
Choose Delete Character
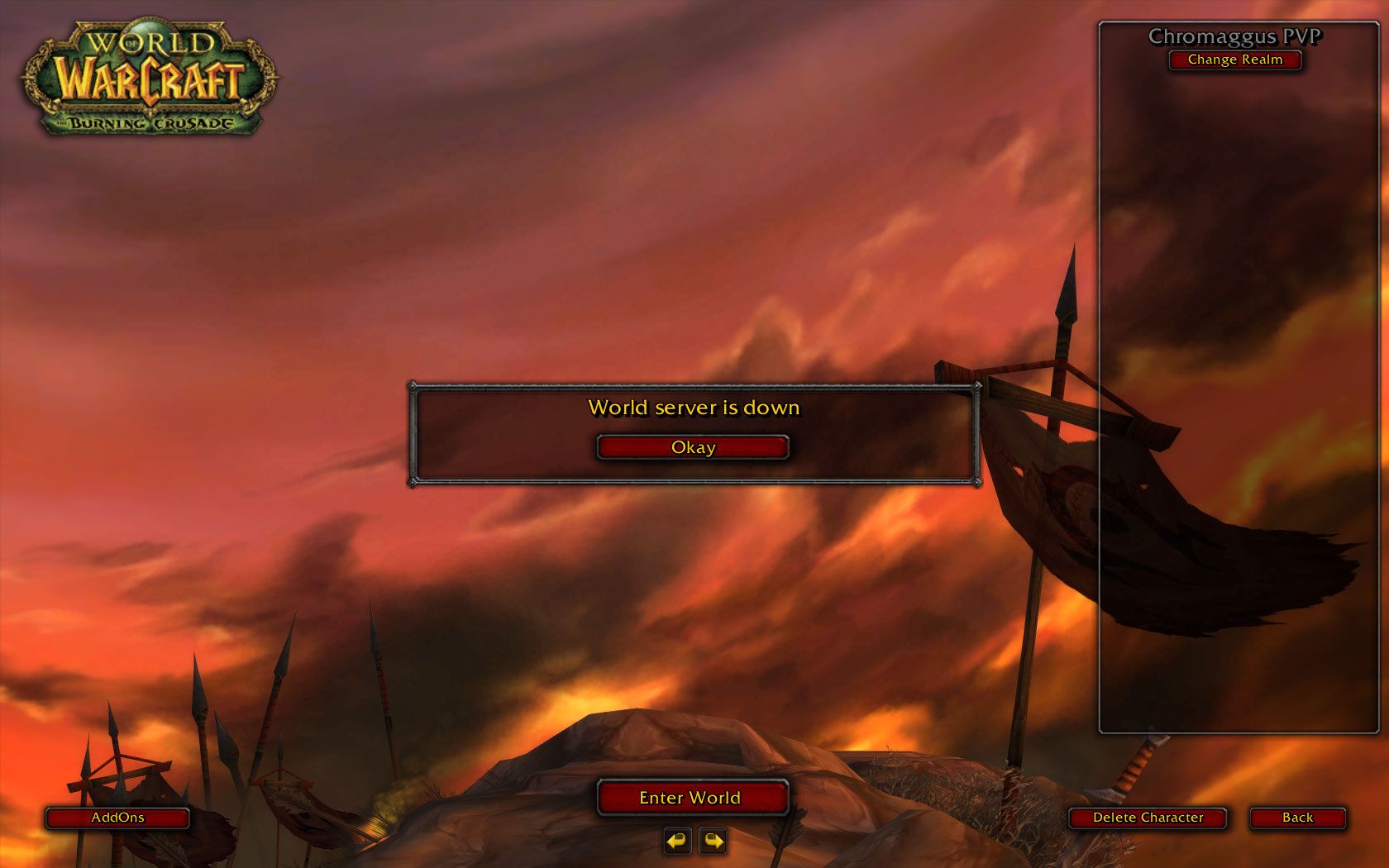pyautogui.click(x=1148, y=818)
